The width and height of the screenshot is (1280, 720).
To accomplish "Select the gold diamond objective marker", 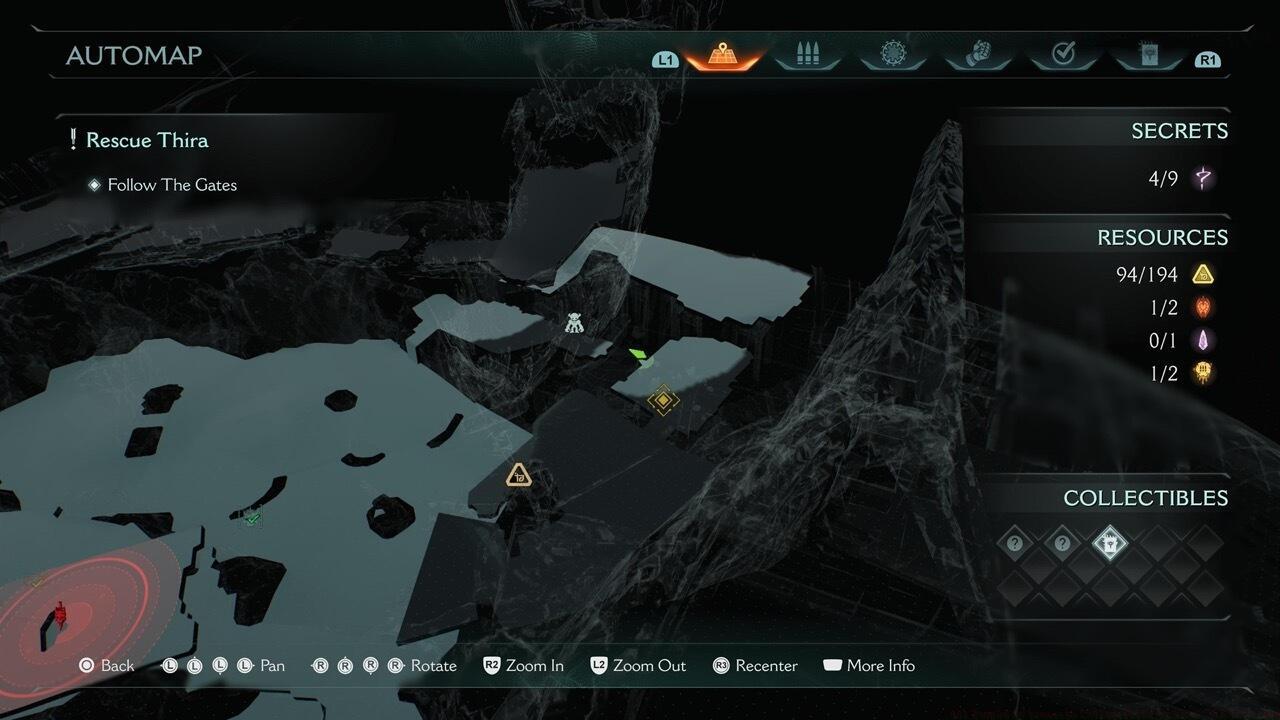I will point(662,401).
